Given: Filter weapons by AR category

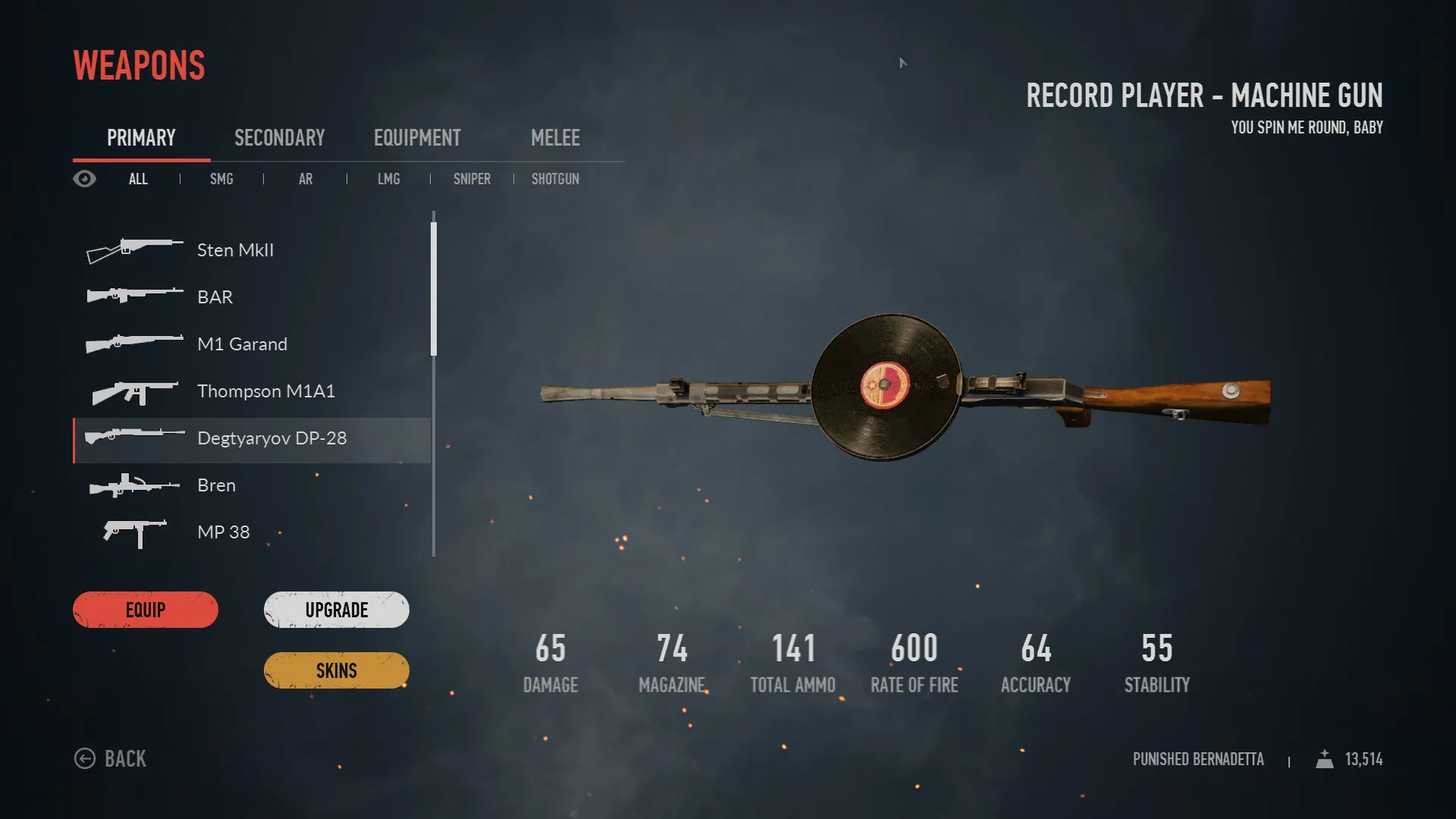Looking at the screenshot, I should pyautogui.click(x=306, y=179).
